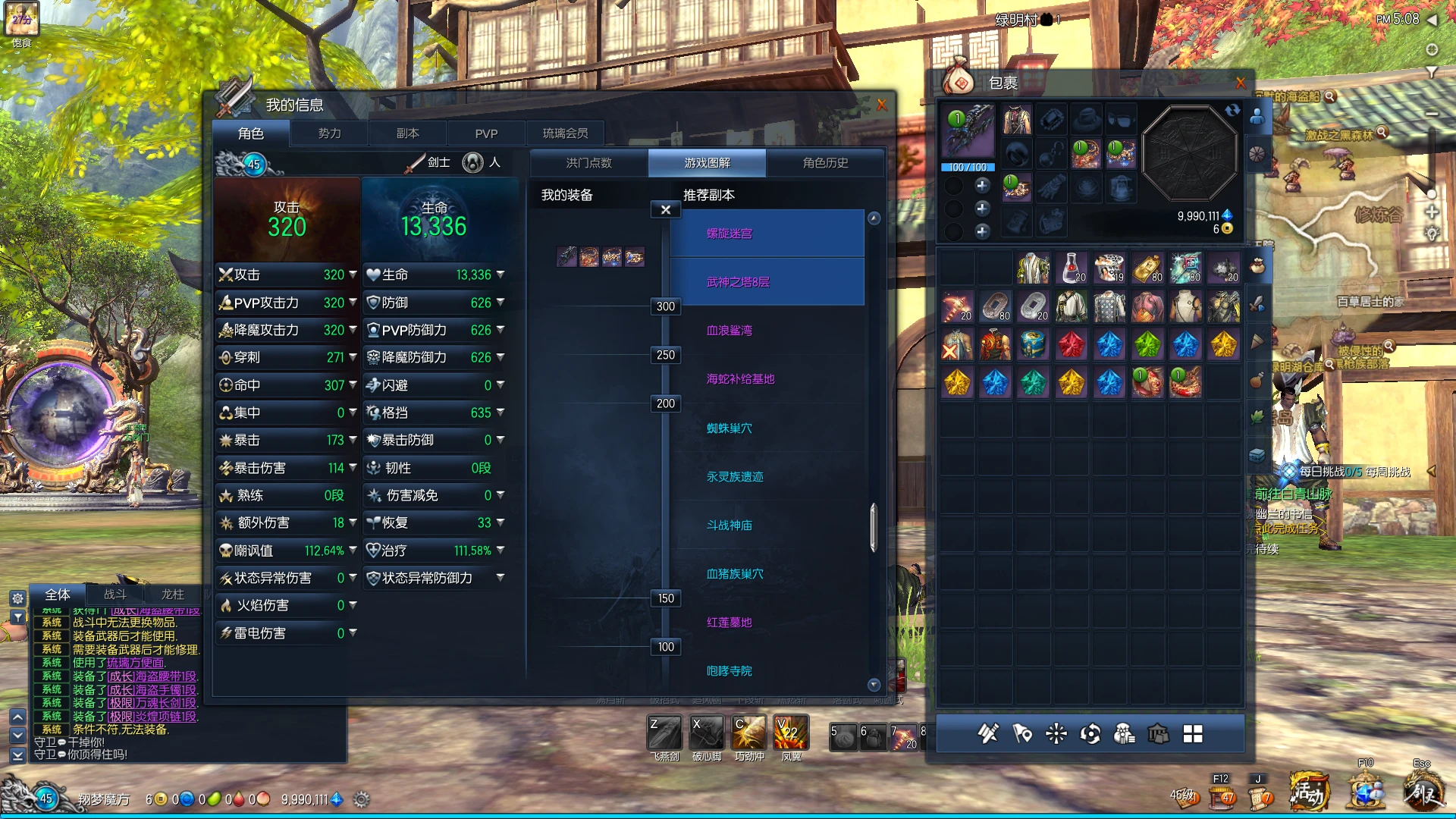This screenshot has height=819, width=1456.
Task: Click the red potion flask item
Action: [x=1071, y=268]
